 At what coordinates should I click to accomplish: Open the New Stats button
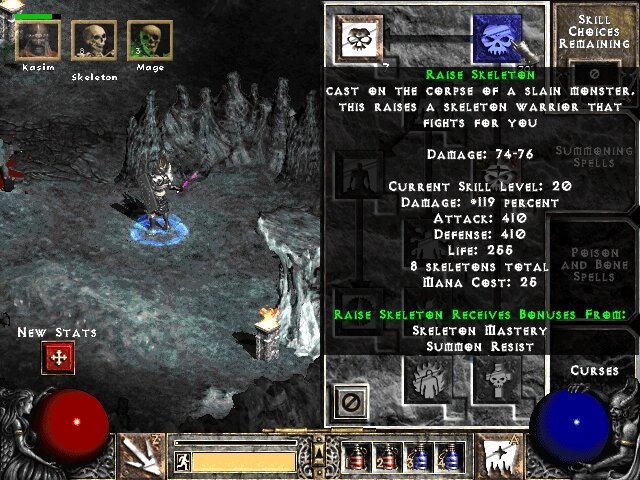coord(57,357)
